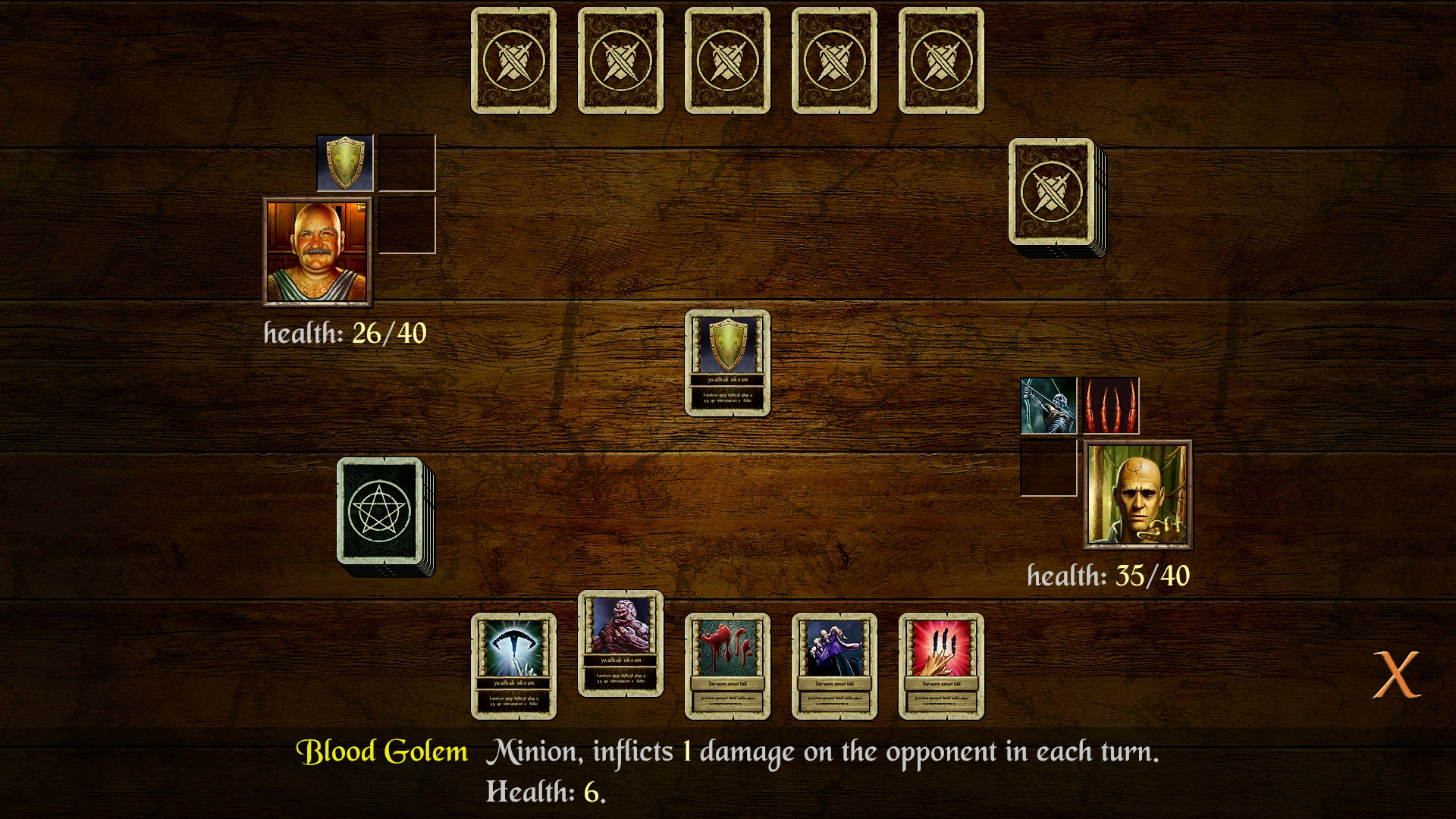Inspect the shield card in the play area
This screenshot has width=1456, height=819.
(728, 364)
